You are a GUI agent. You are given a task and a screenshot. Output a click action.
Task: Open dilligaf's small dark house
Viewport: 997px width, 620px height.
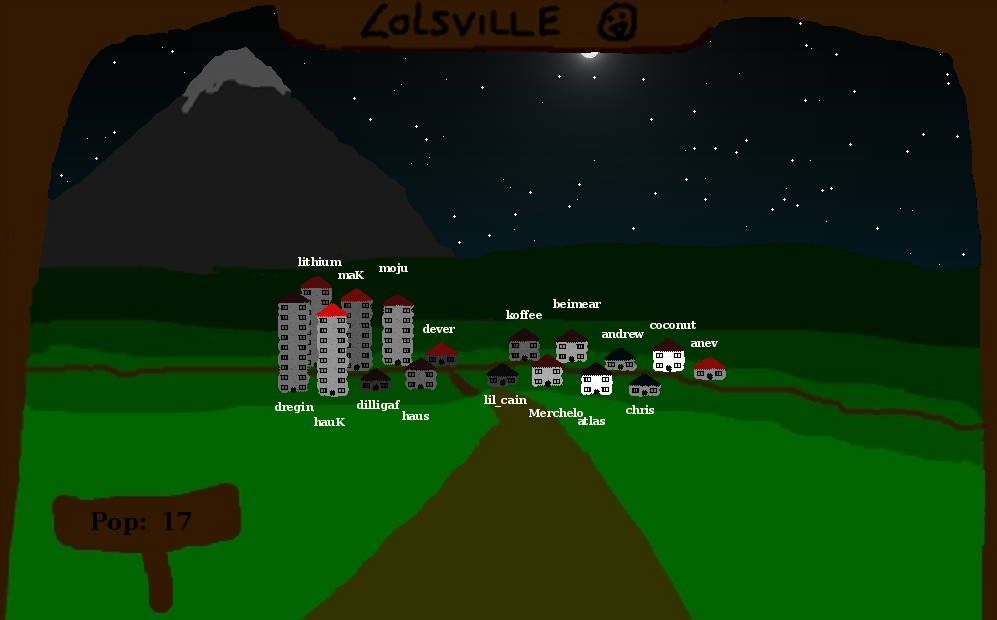click(x=375, y=380)
